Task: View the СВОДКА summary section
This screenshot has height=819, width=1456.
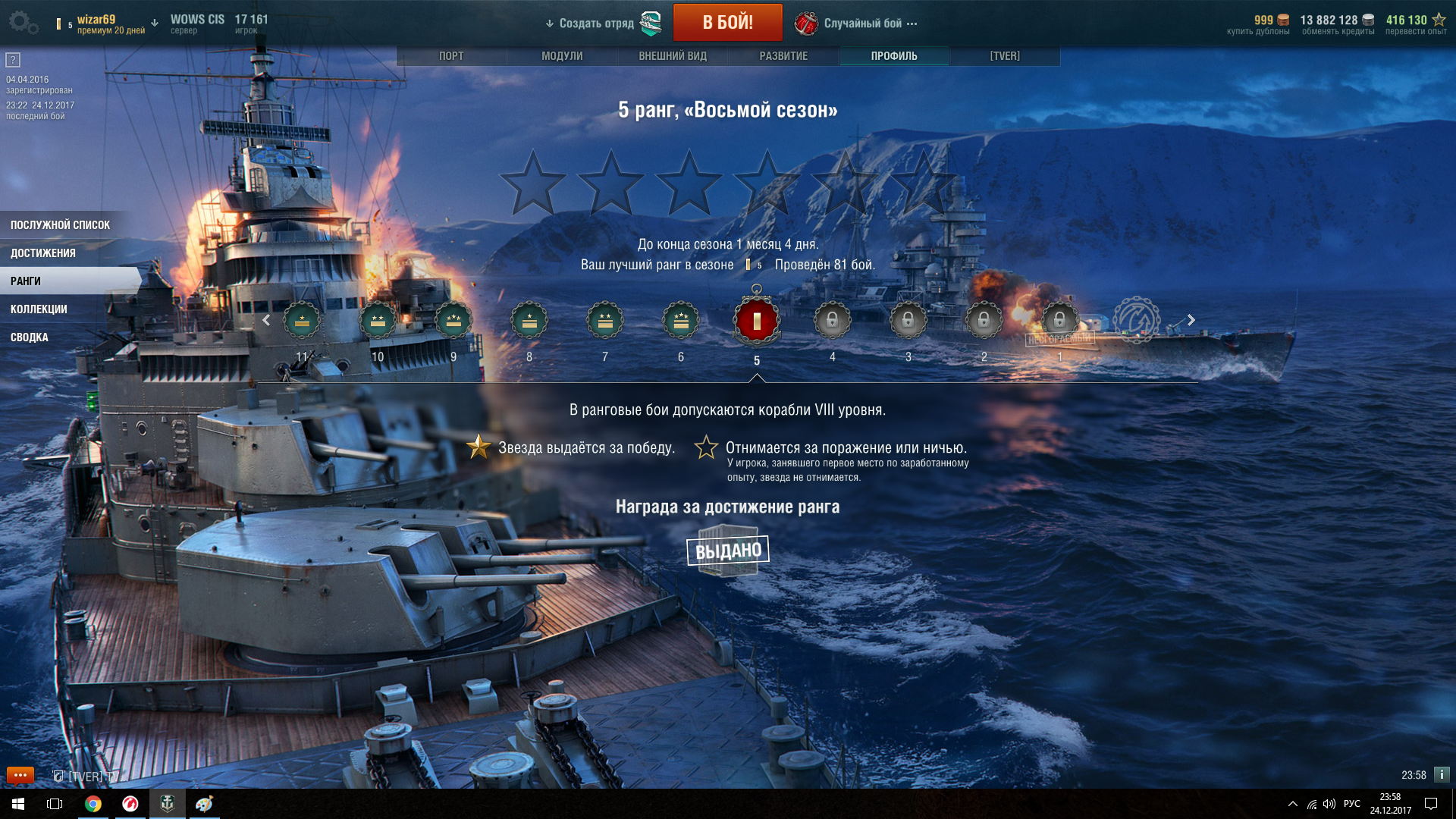Action: [x=30, y=337]
